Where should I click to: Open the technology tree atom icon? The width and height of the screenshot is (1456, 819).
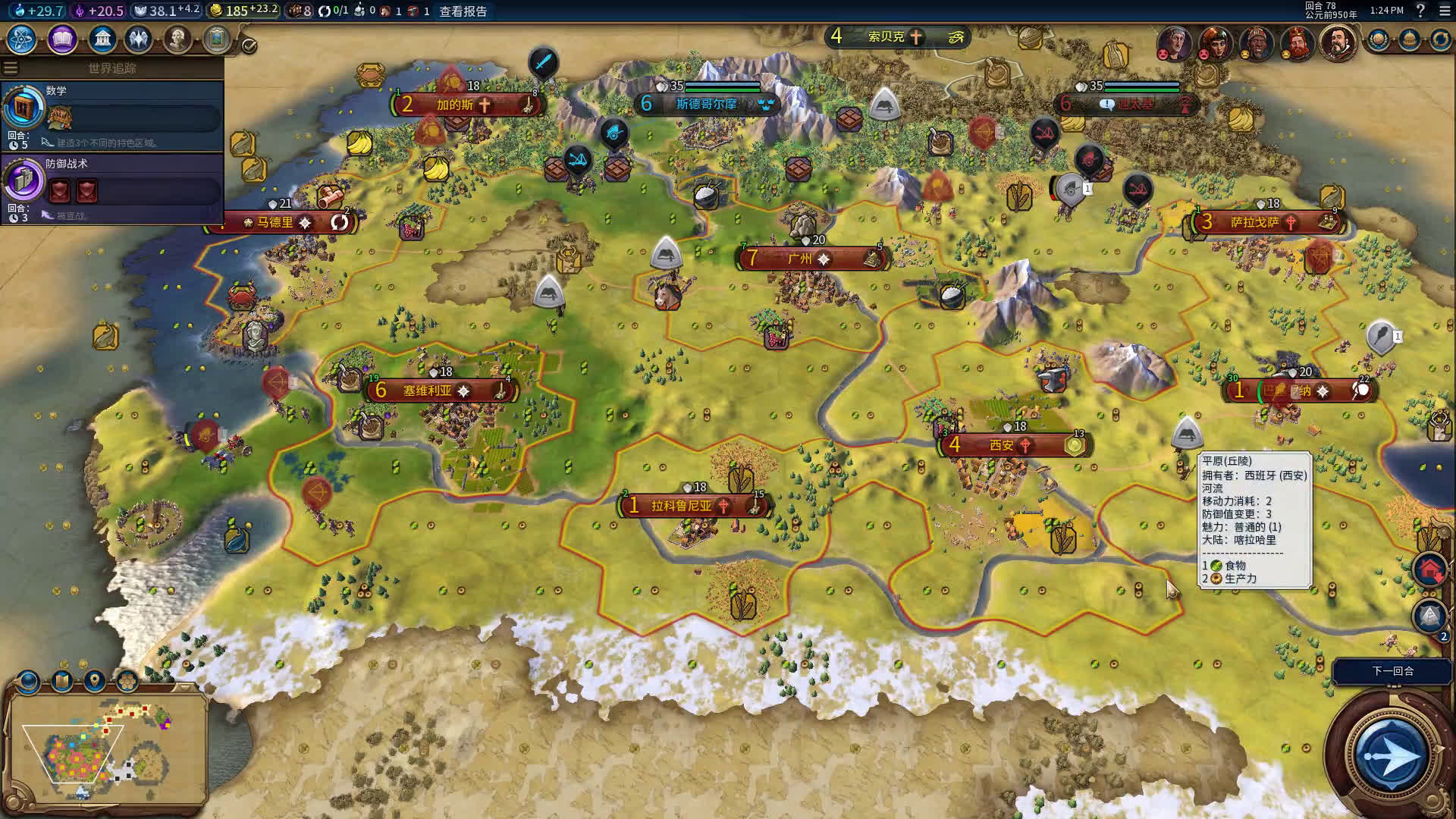pyautogui.click(x=22, y=39)
